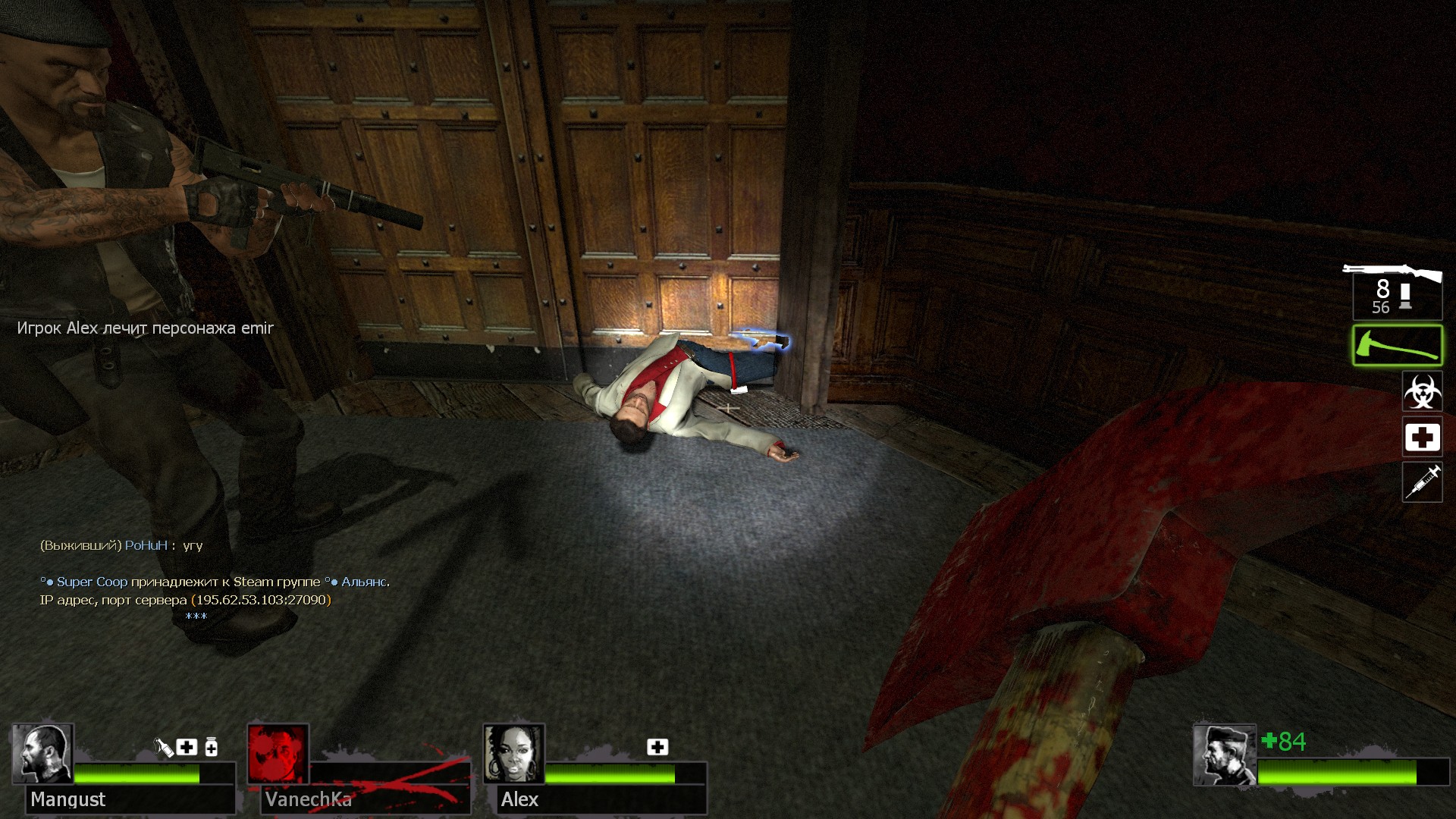Select the highlighted fire axe melee slot
The image size is (1456, 819).
click(1397, 346)
